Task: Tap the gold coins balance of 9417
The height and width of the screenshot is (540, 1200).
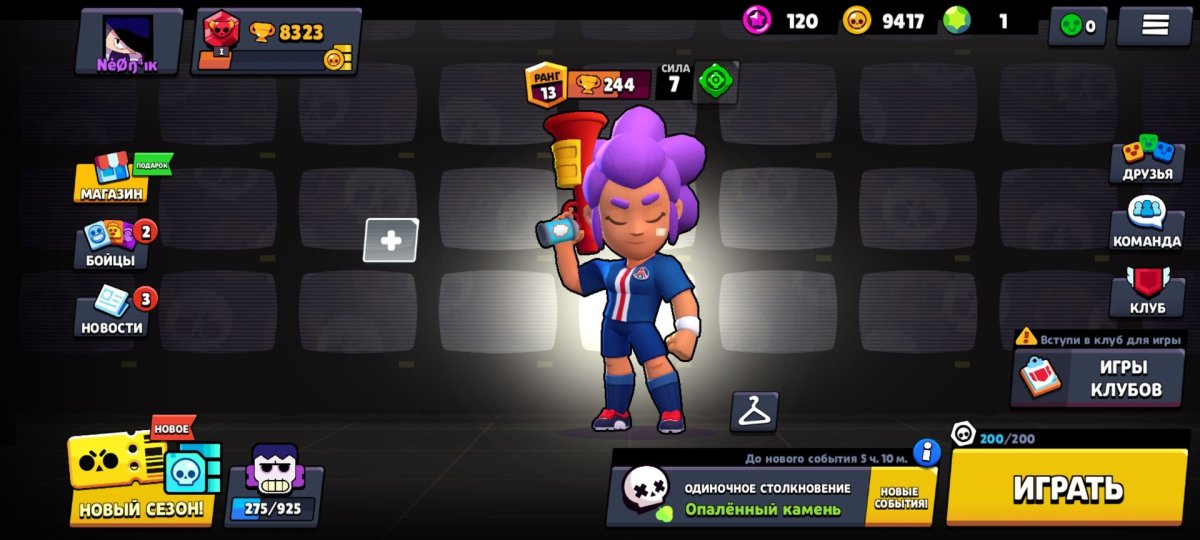Action: click(885, 21)
